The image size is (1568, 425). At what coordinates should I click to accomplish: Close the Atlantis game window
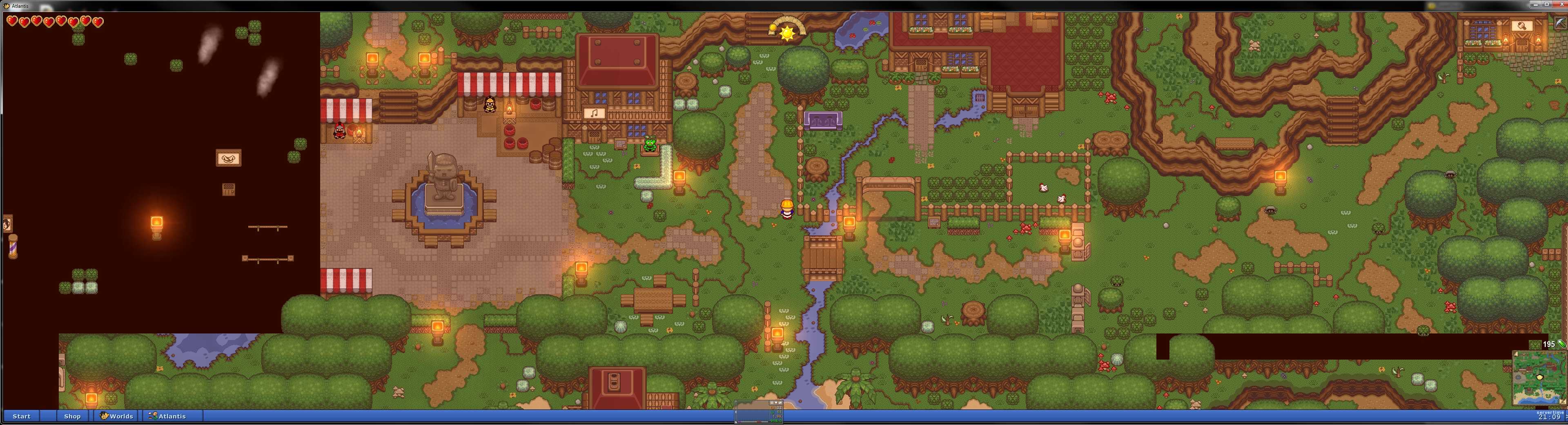(1562, 5)
